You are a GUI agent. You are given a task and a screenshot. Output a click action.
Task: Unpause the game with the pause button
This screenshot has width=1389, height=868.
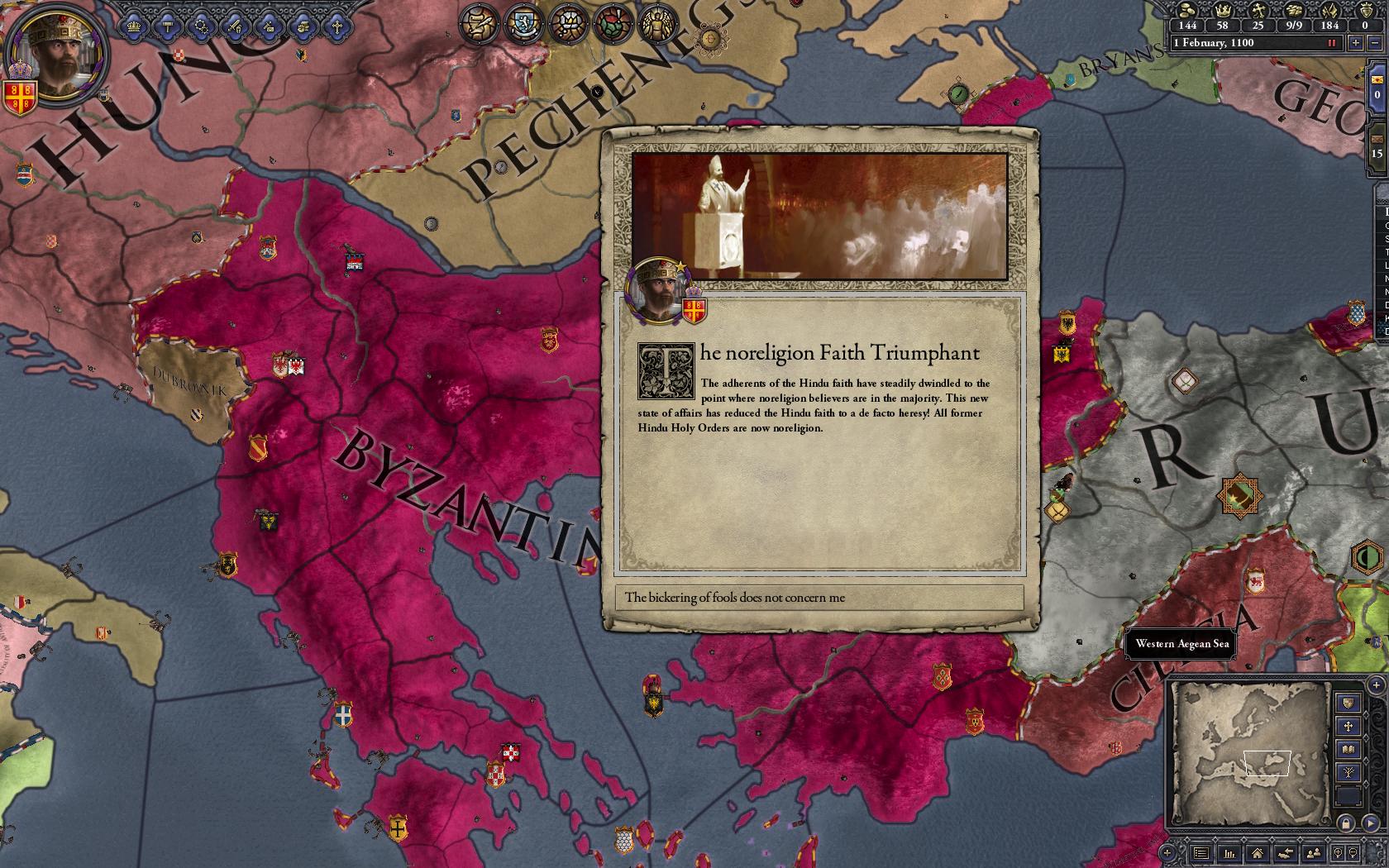coord(1332,43)
